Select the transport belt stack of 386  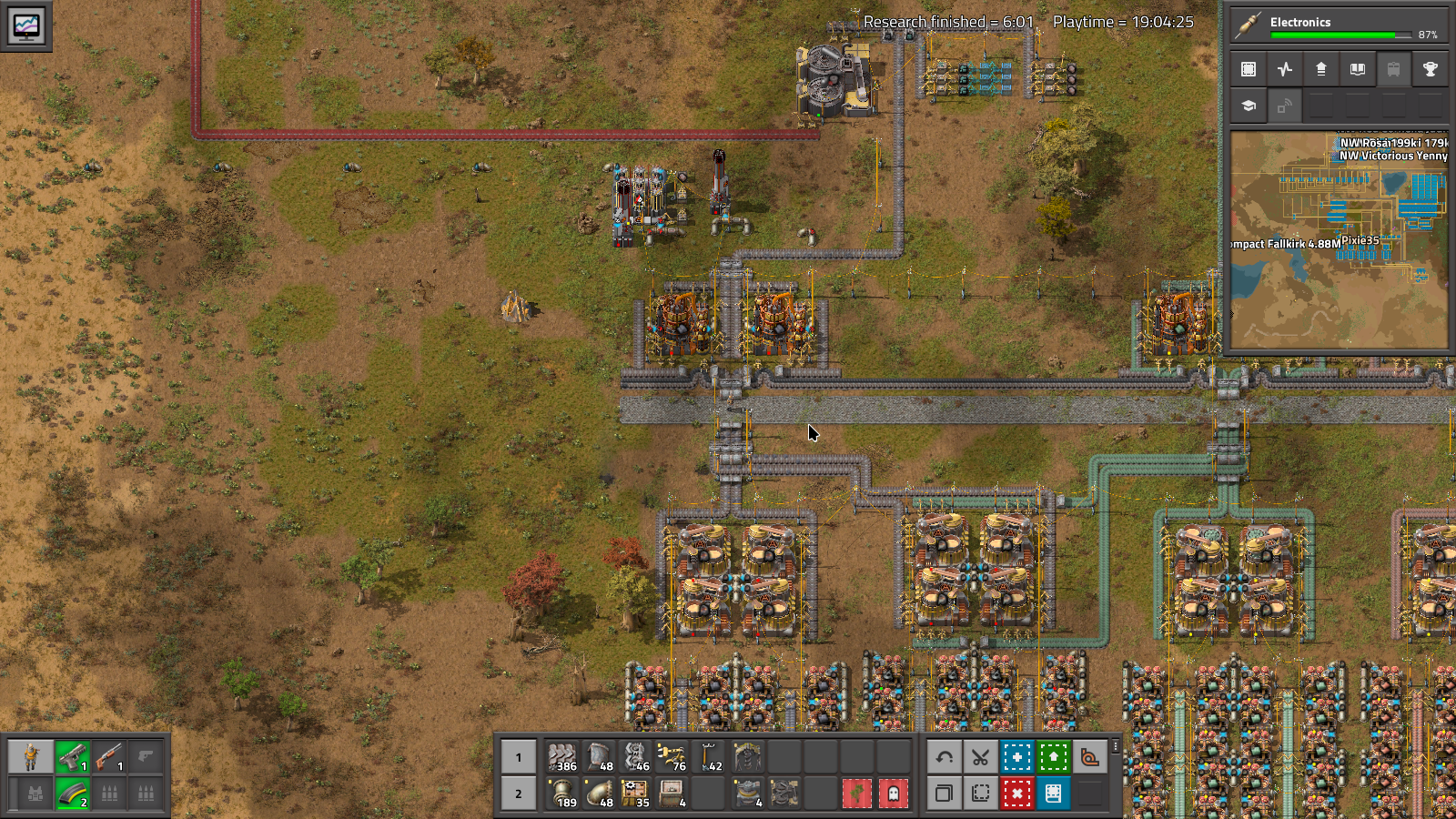tap(562, 757)
